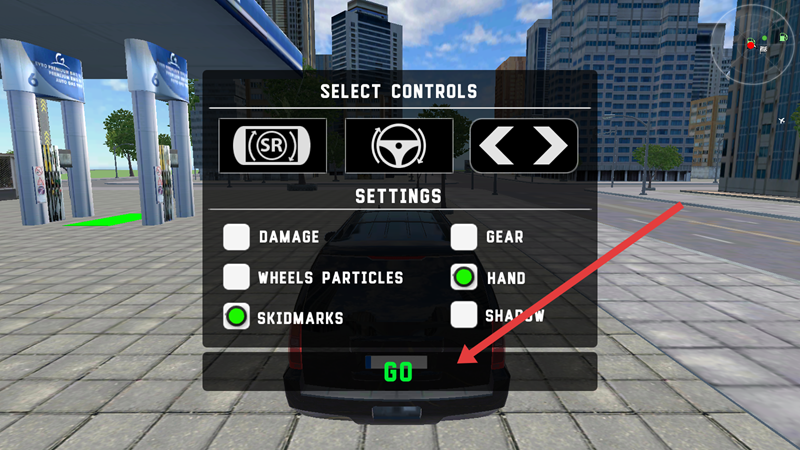This screenshot has height=450, width=800.
Task: Toggle the Gear setting on
Action: [x=464, y=237]
